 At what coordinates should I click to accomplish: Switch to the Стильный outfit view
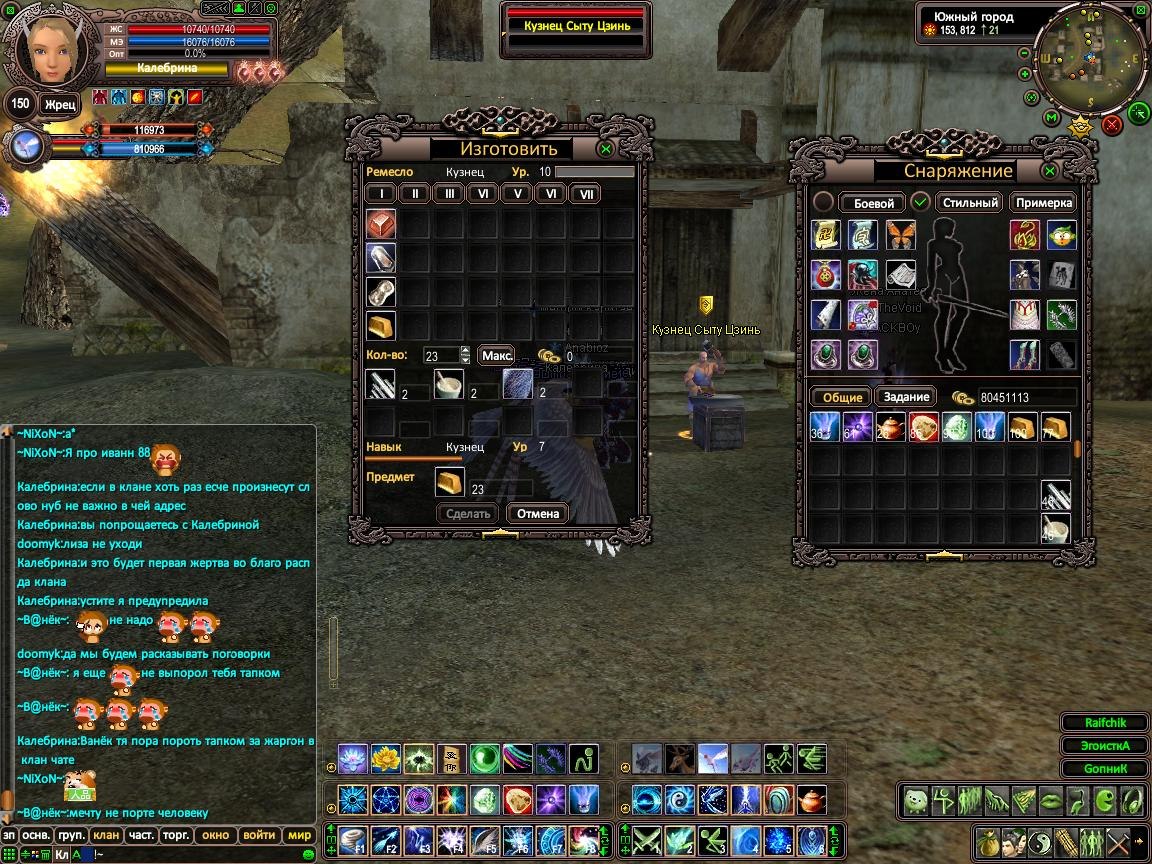tap(970, 203)
